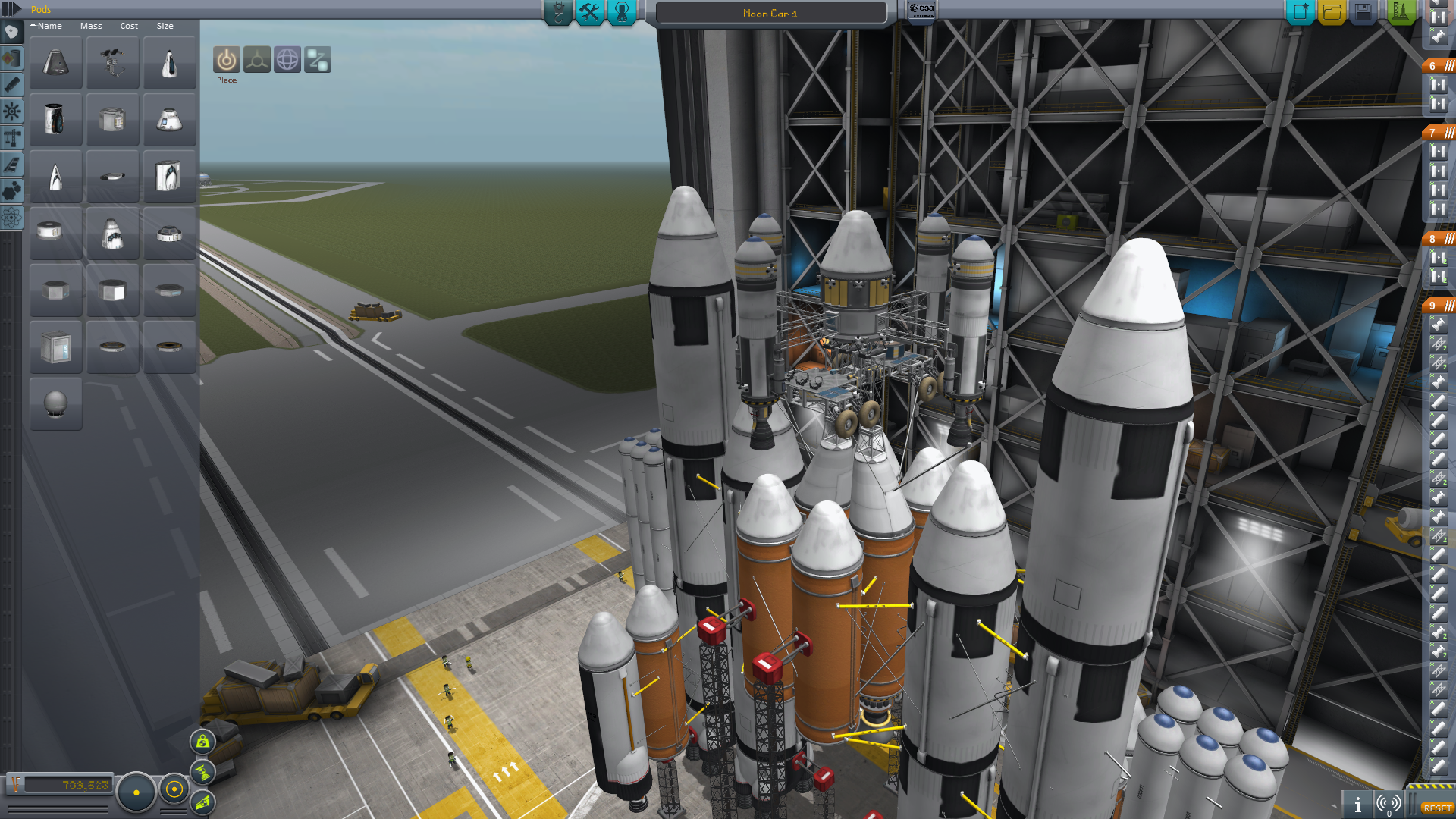The width and height of the screenshot is (1456, 819).
Task: Open the Pods parts category tab
Action: [x=11, y=32]
